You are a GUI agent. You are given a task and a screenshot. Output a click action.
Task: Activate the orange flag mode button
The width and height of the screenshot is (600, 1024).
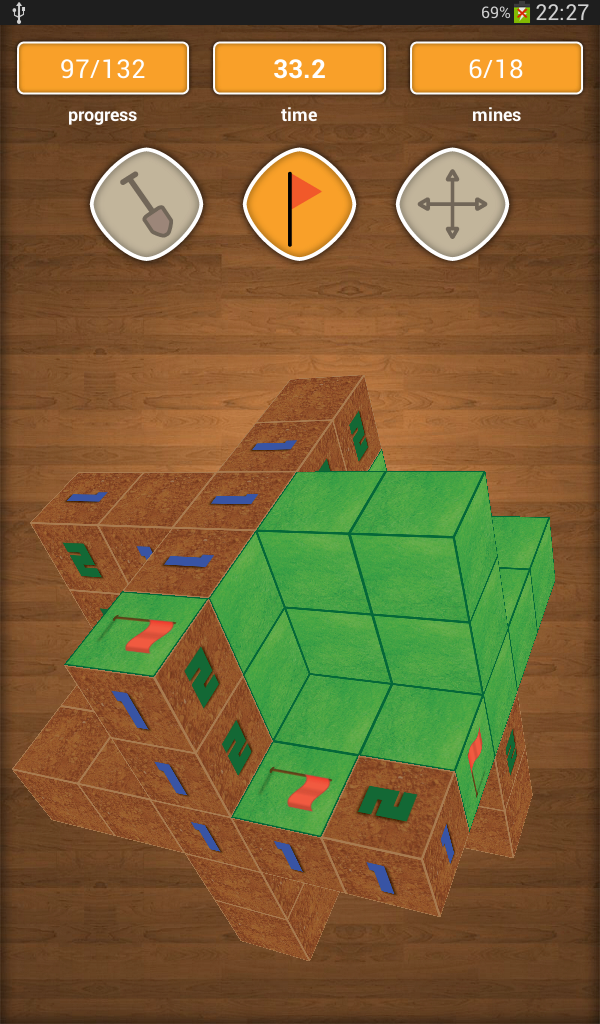299,204
